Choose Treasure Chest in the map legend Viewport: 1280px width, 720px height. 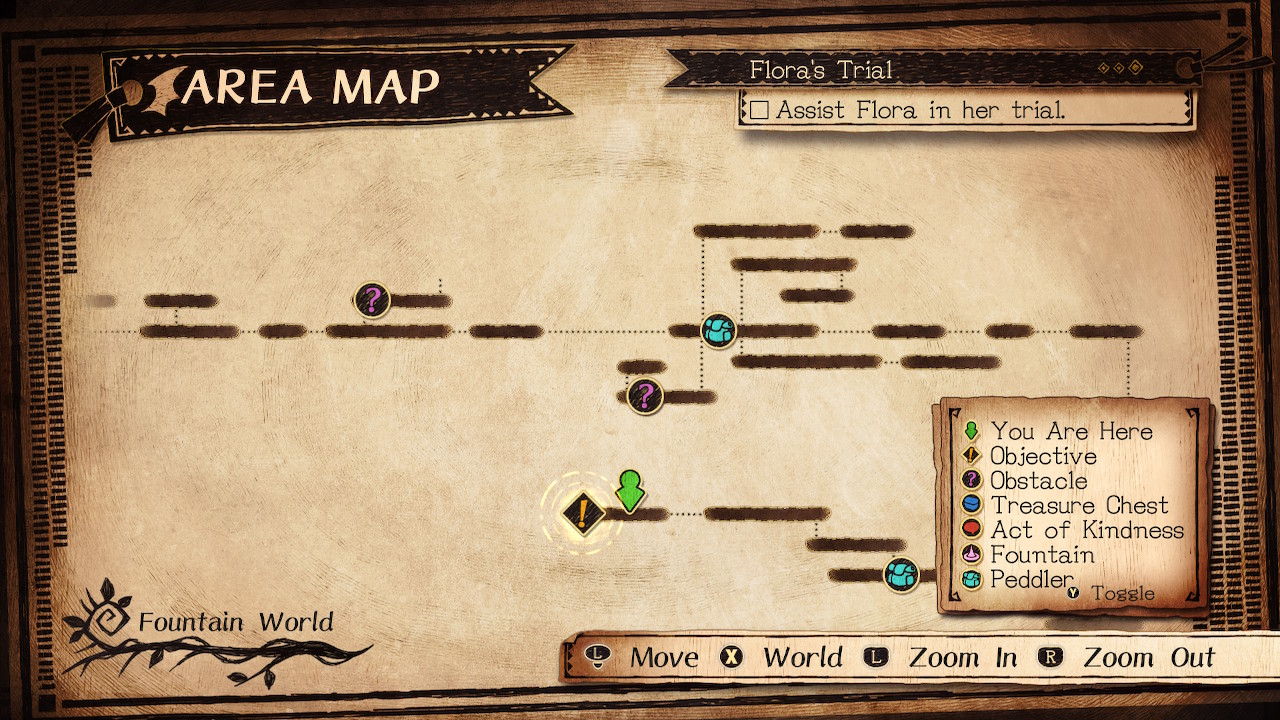point(1079,506)
